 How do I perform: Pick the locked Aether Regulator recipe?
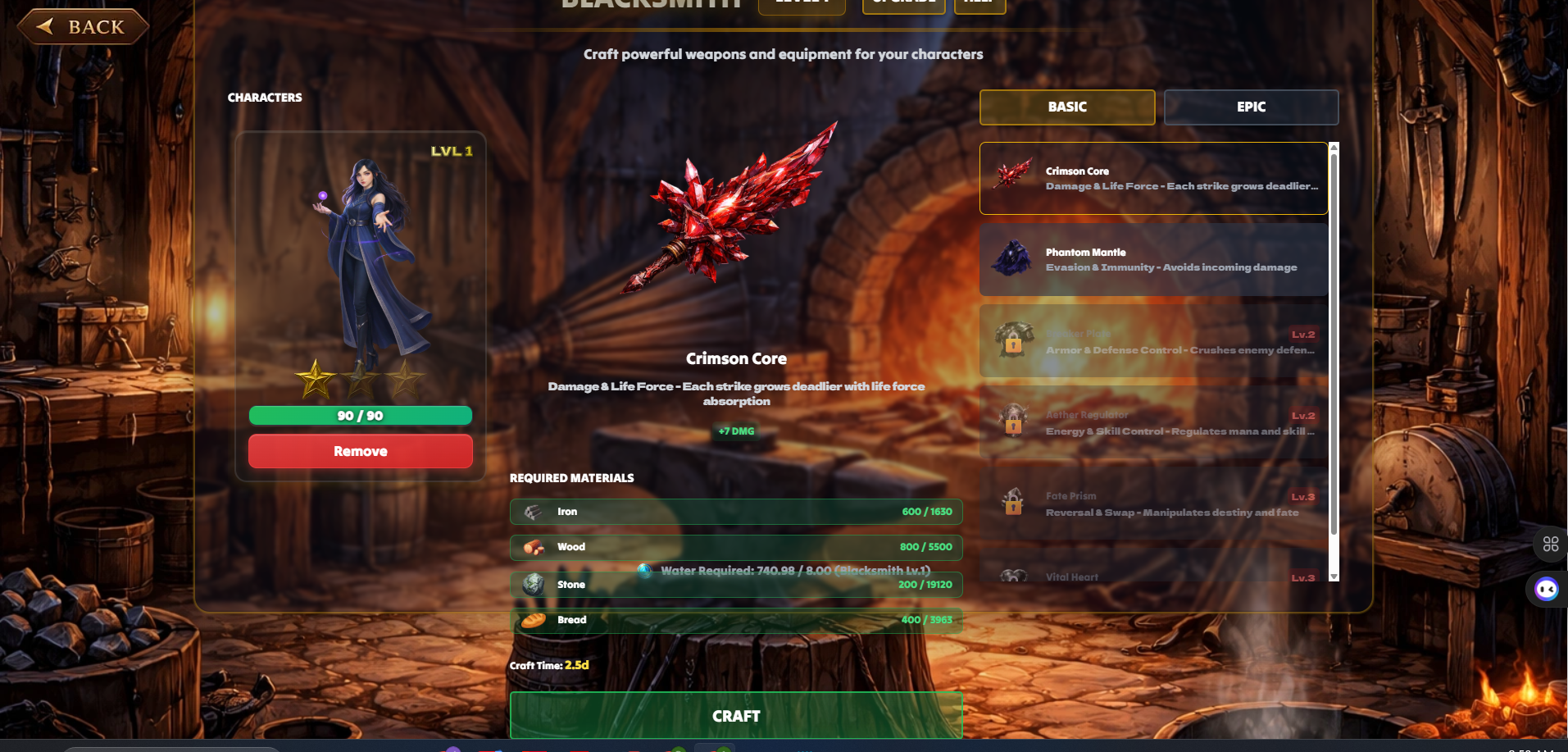point(1152,423)
